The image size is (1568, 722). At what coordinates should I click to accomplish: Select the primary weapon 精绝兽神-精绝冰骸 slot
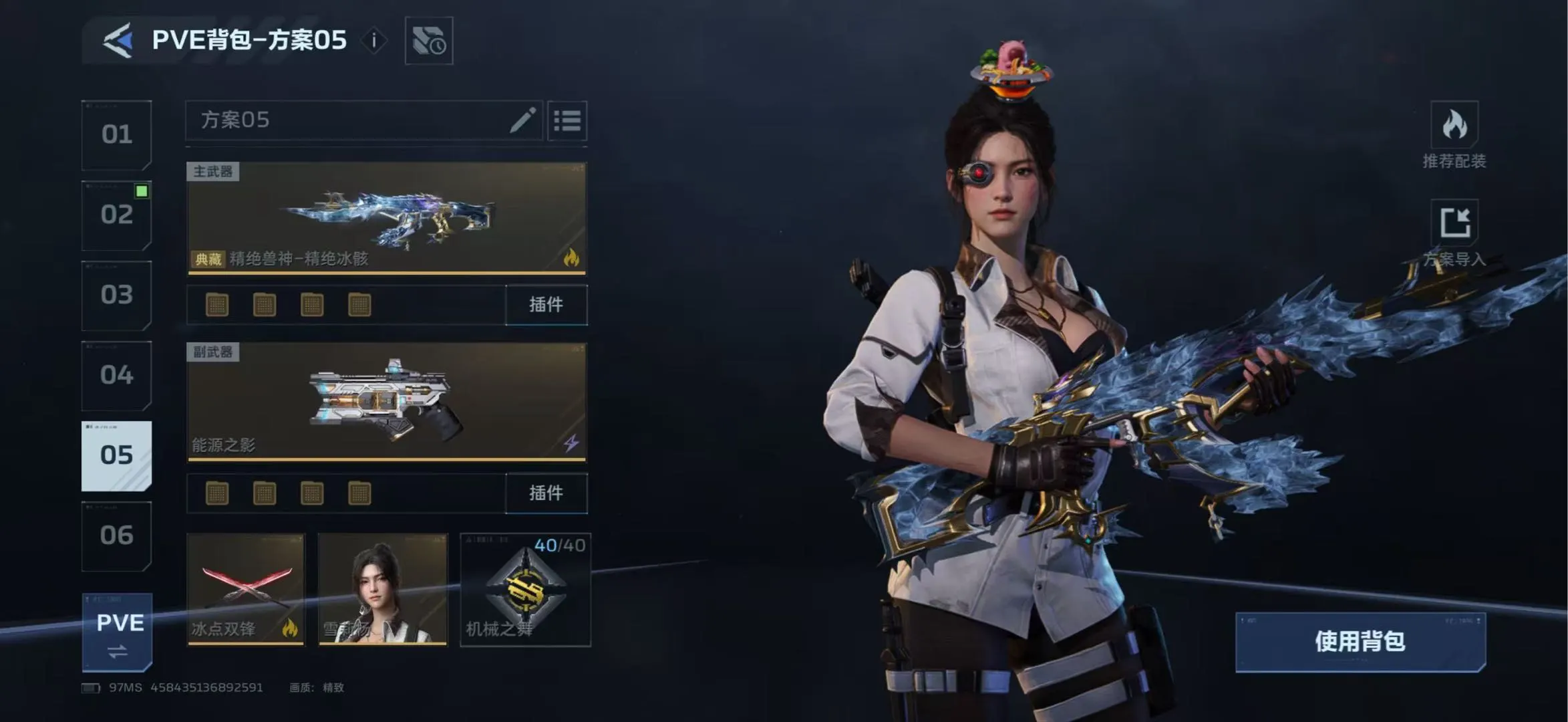pyautogui.click(x=386, y=217)
